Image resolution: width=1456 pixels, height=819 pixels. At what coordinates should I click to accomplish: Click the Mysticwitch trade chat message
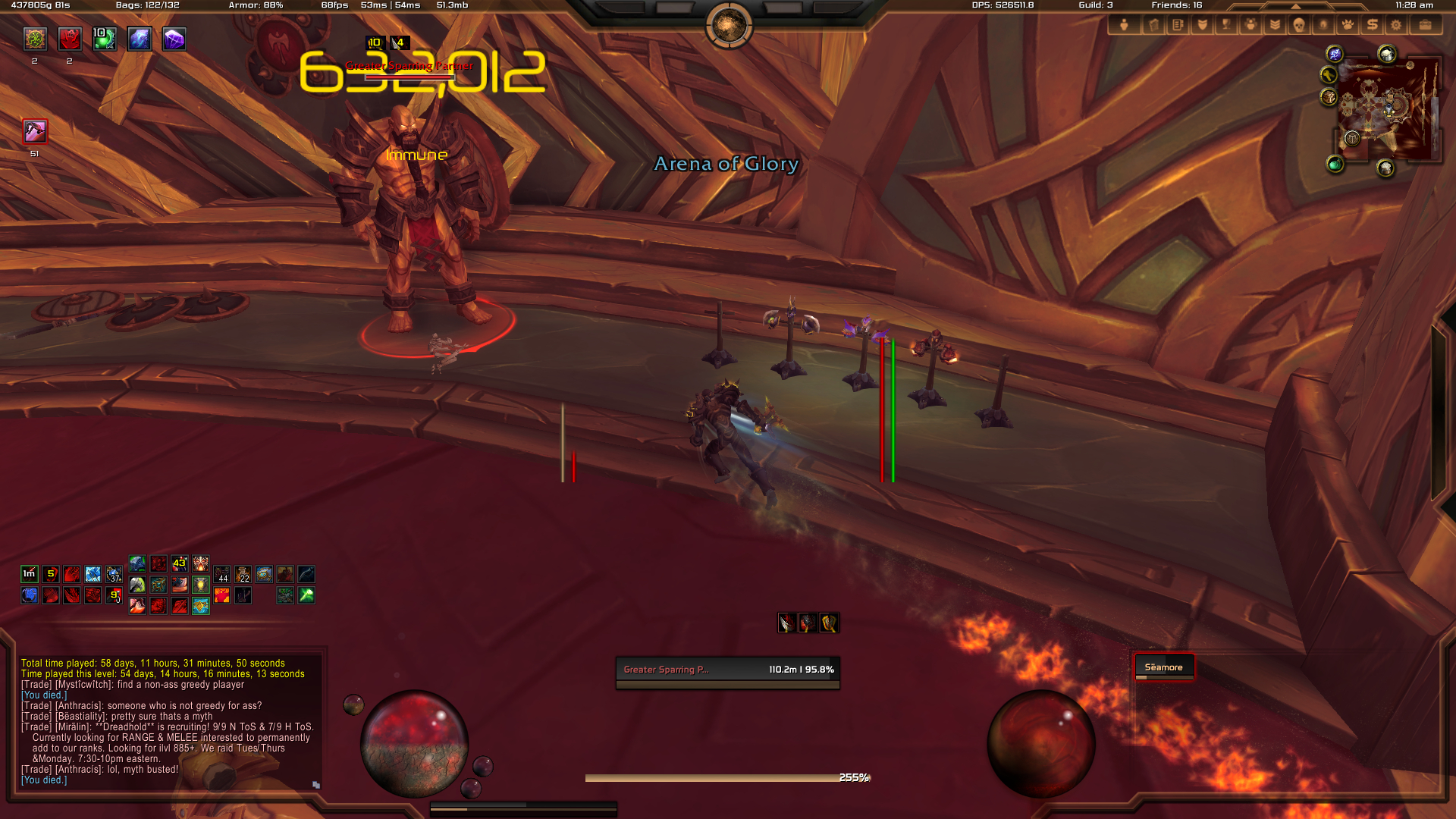(133, 685)
